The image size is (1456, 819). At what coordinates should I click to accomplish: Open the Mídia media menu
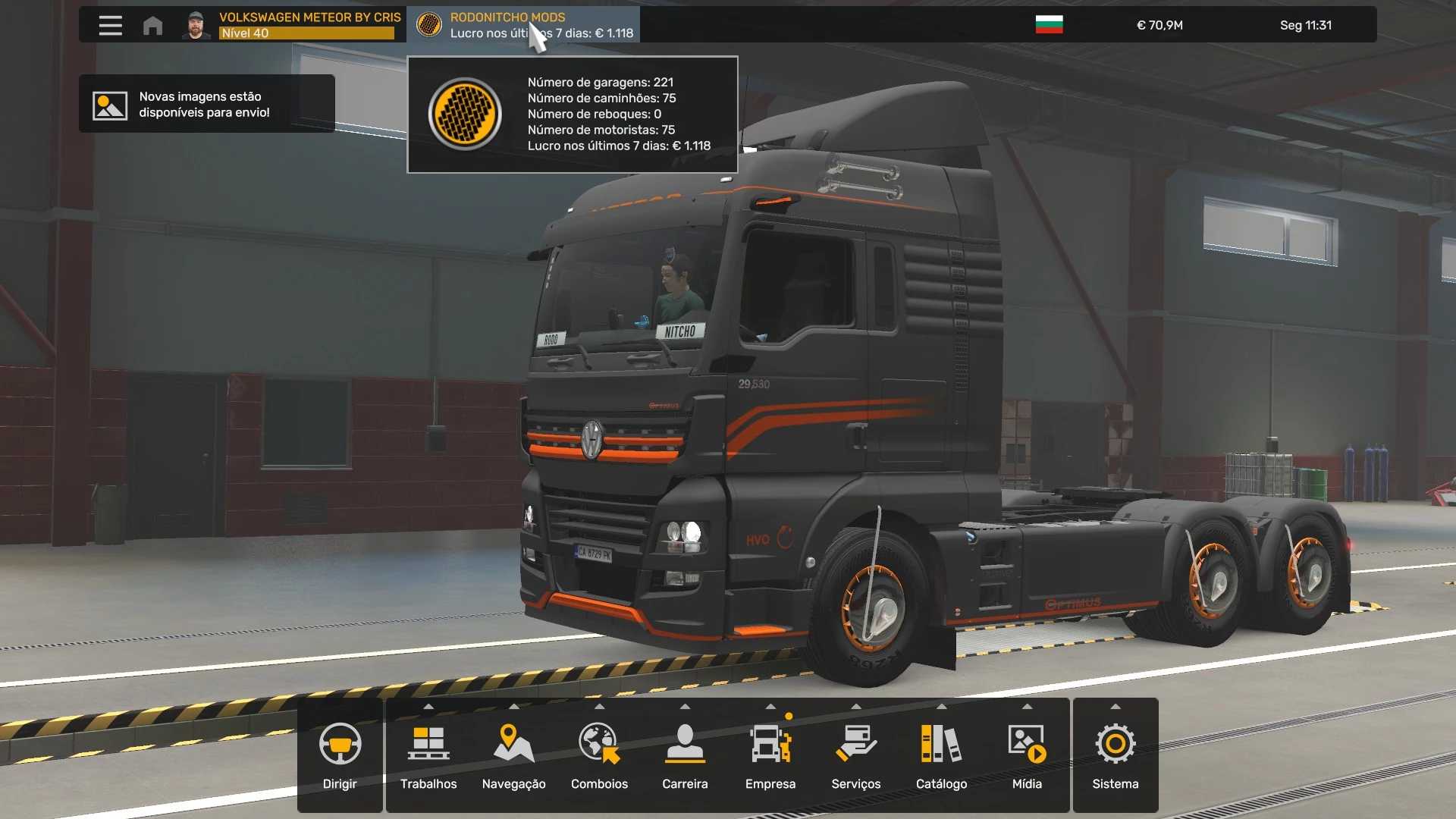1027,755
